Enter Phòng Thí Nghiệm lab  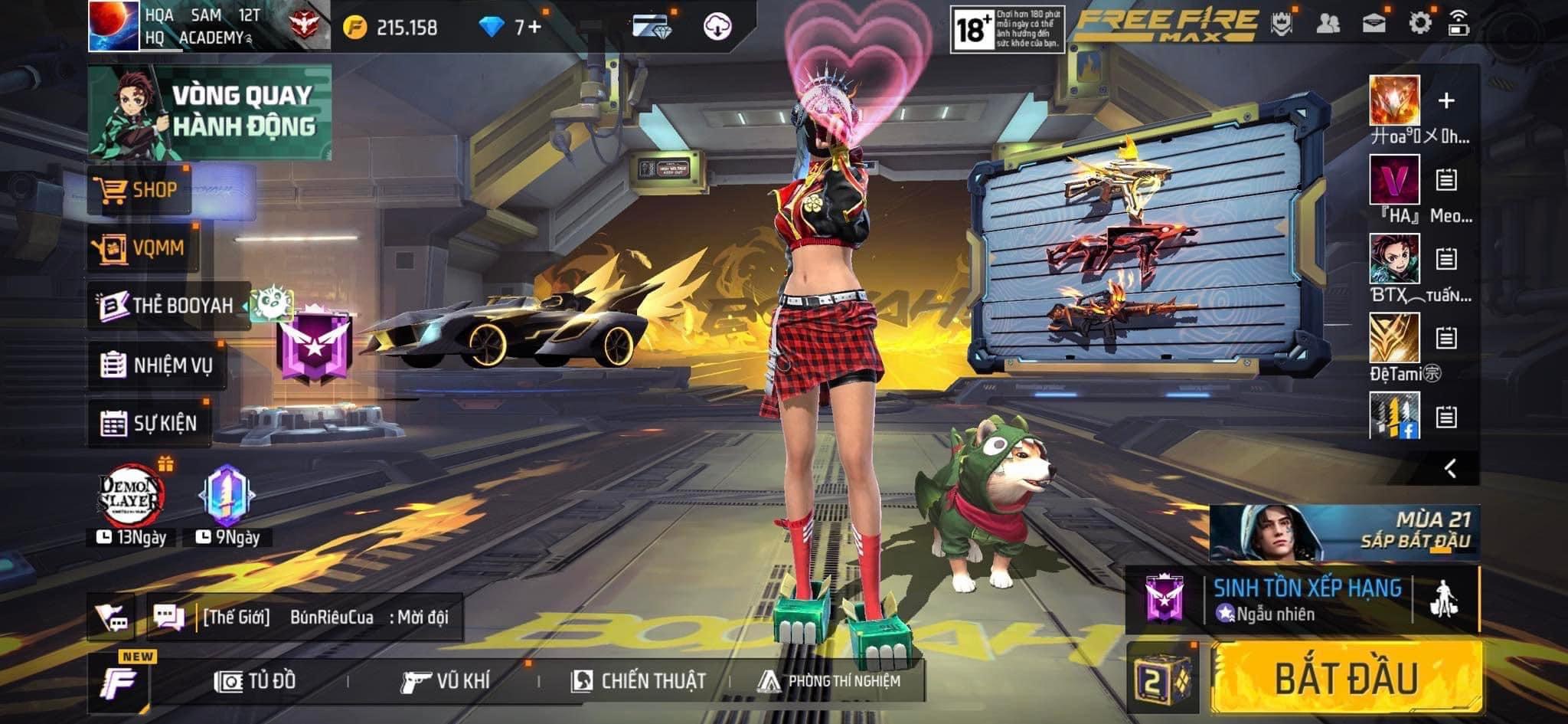[x=829, y=681]
